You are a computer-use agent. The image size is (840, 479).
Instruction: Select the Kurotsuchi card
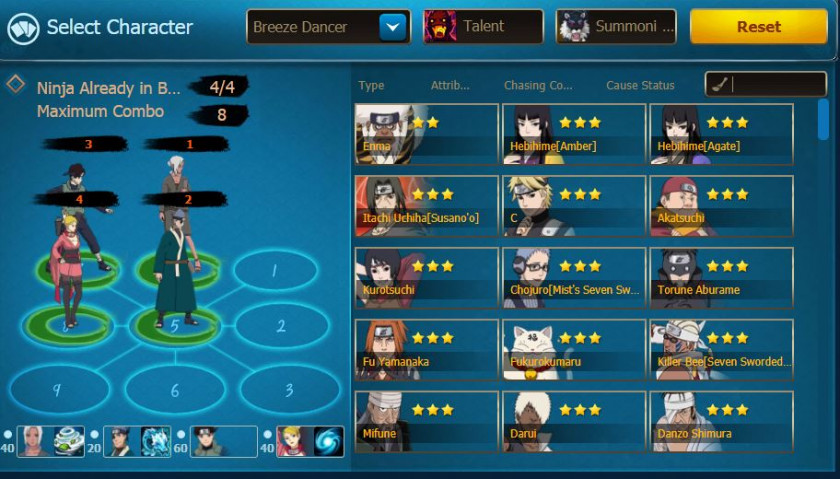click(427, 278)
